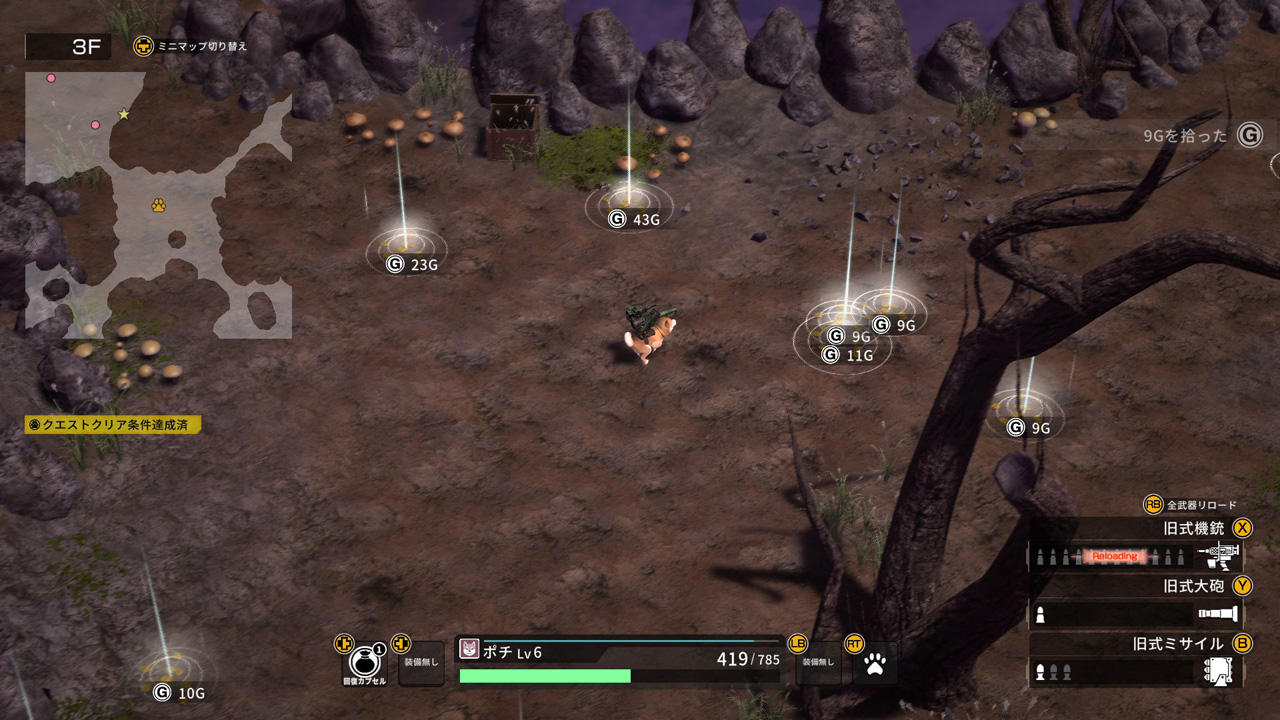Click the paw marker on the minimap
This screenshot has width=1280, height=720.
pos(158,205)
